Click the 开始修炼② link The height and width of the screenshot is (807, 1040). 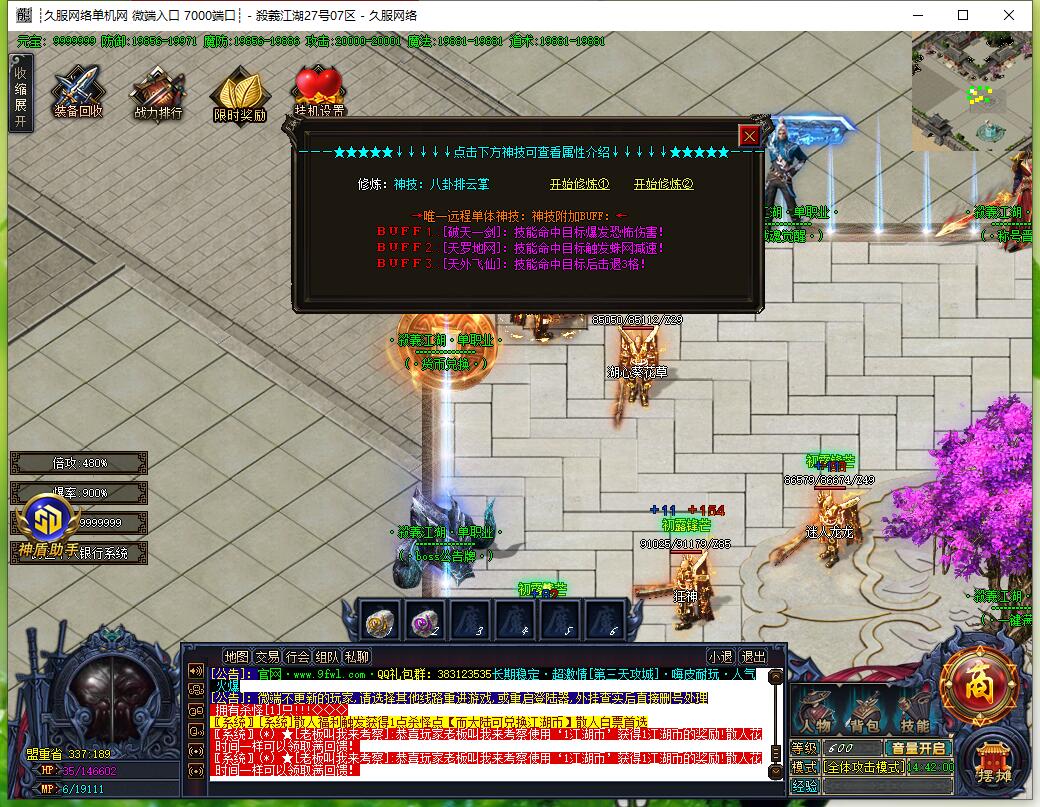coord(663,184)
